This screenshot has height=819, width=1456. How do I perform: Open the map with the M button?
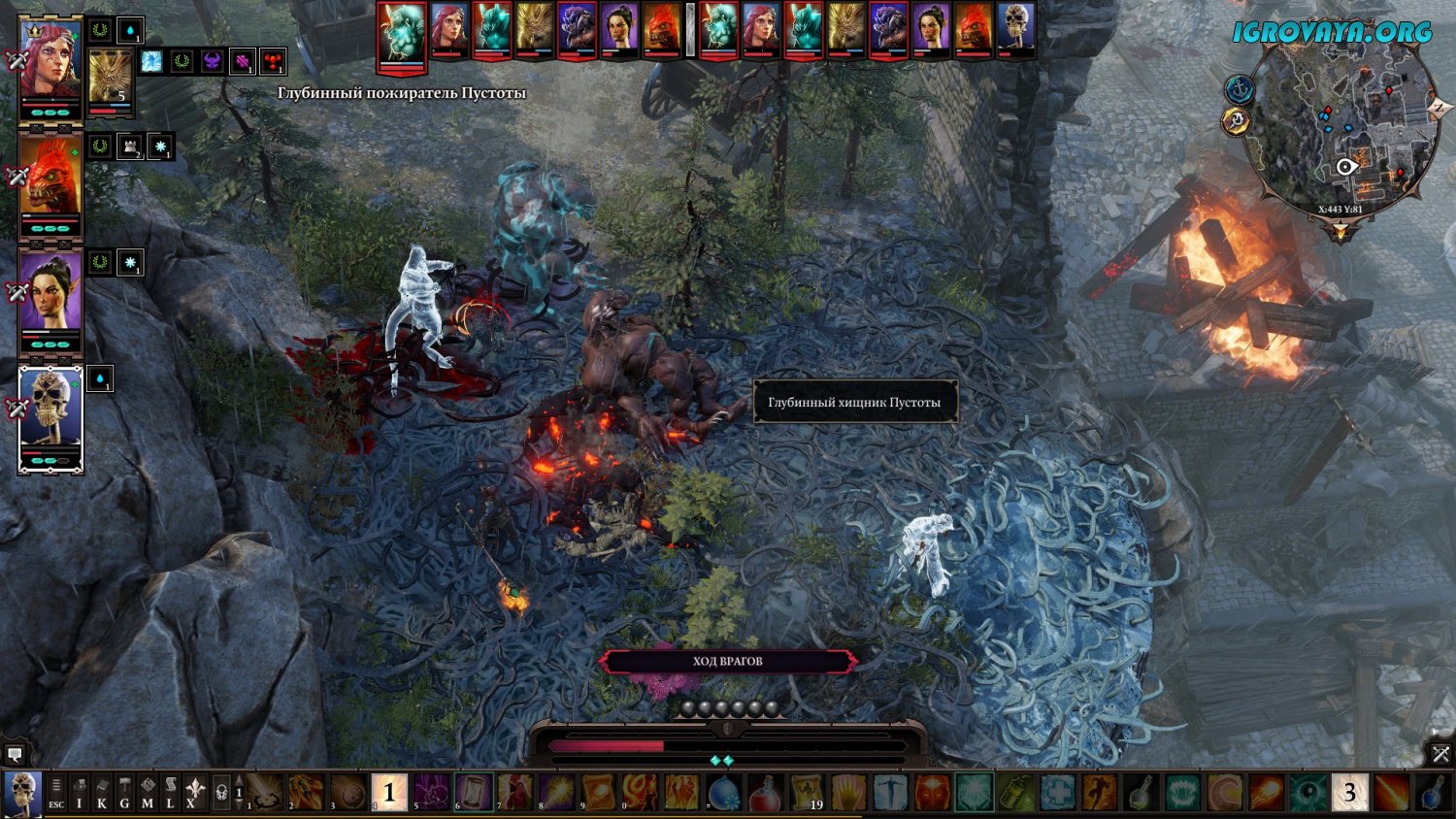(148, 794)
